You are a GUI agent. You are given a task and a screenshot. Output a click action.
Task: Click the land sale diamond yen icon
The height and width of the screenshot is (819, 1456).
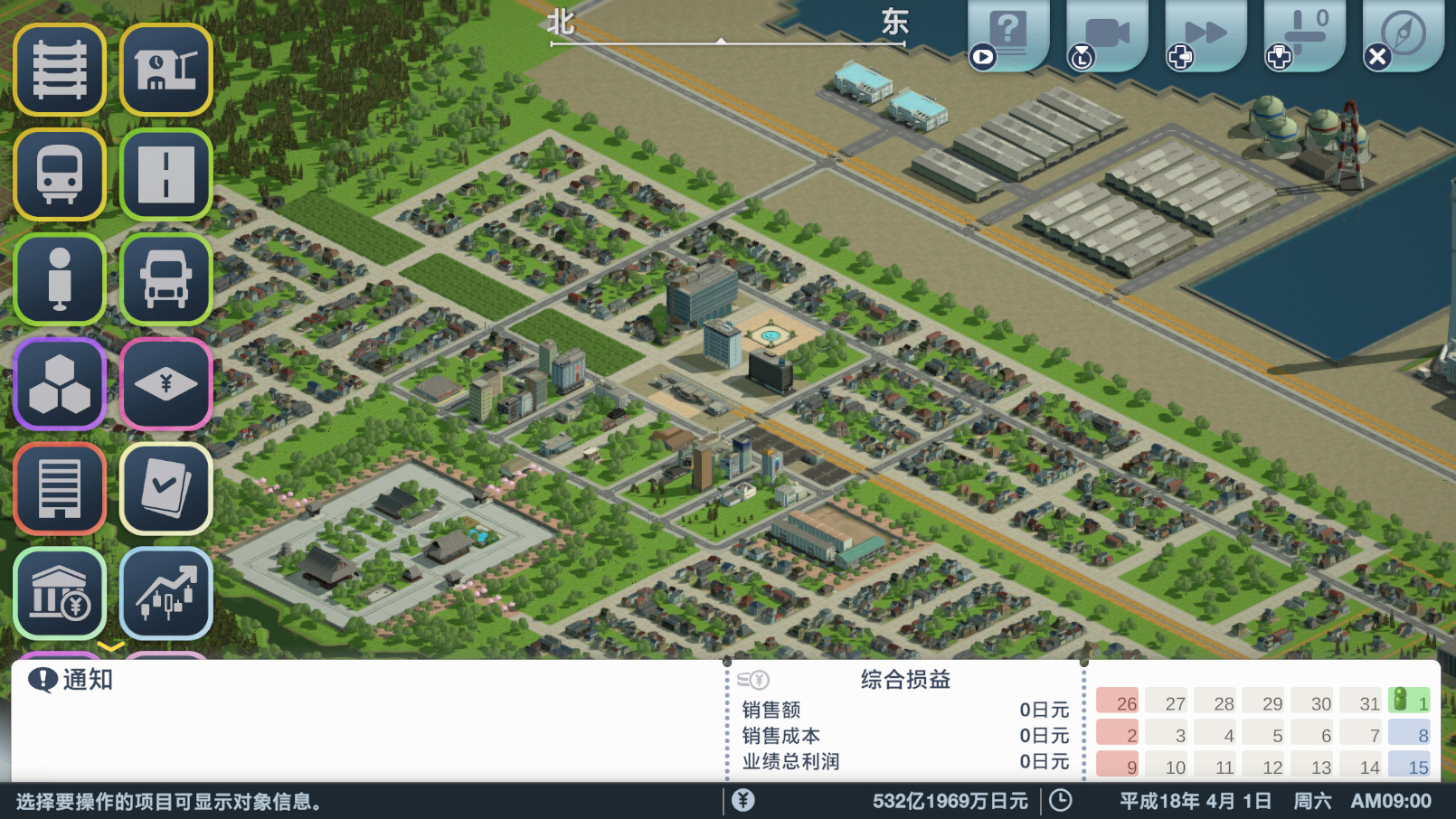166,384
